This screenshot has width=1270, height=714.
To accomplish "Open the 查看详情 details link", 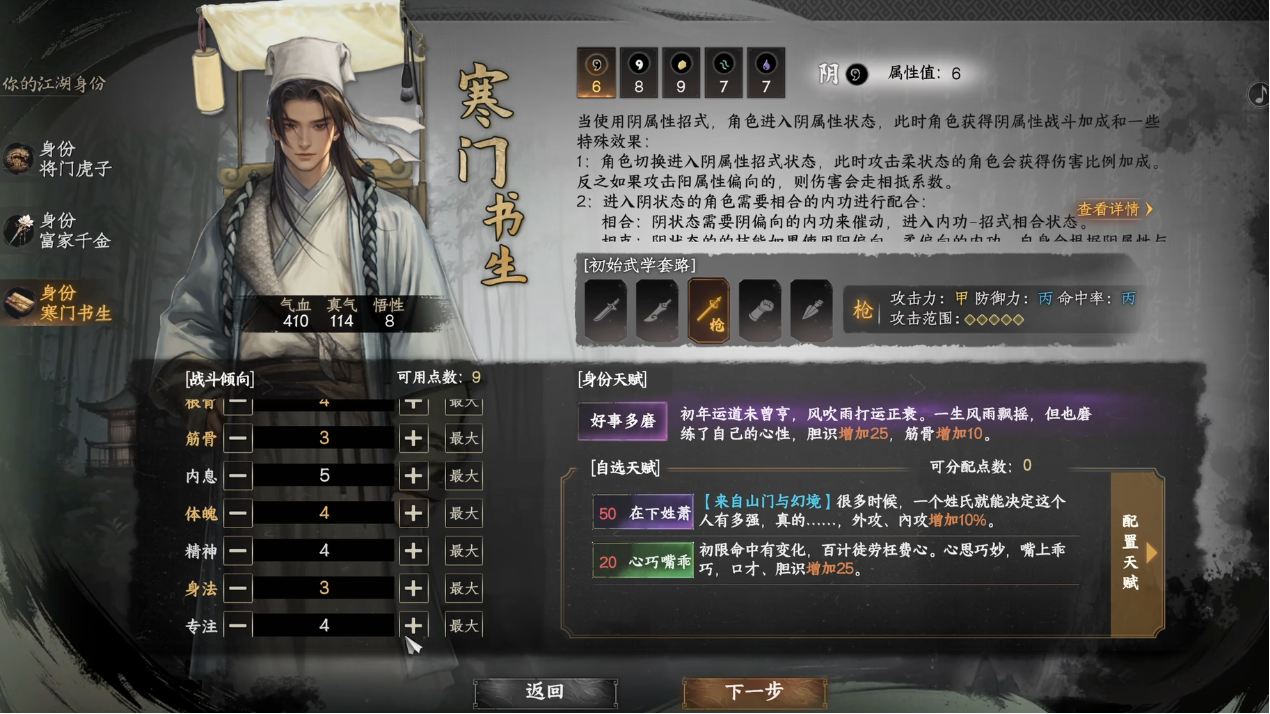I will (1114, 209).
